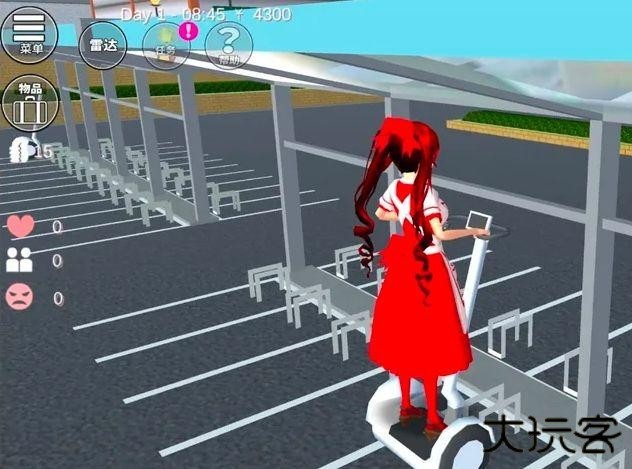Screen dimensions: 632x469
Task: Toggle the 雷达 radar button
Action: 103,45
